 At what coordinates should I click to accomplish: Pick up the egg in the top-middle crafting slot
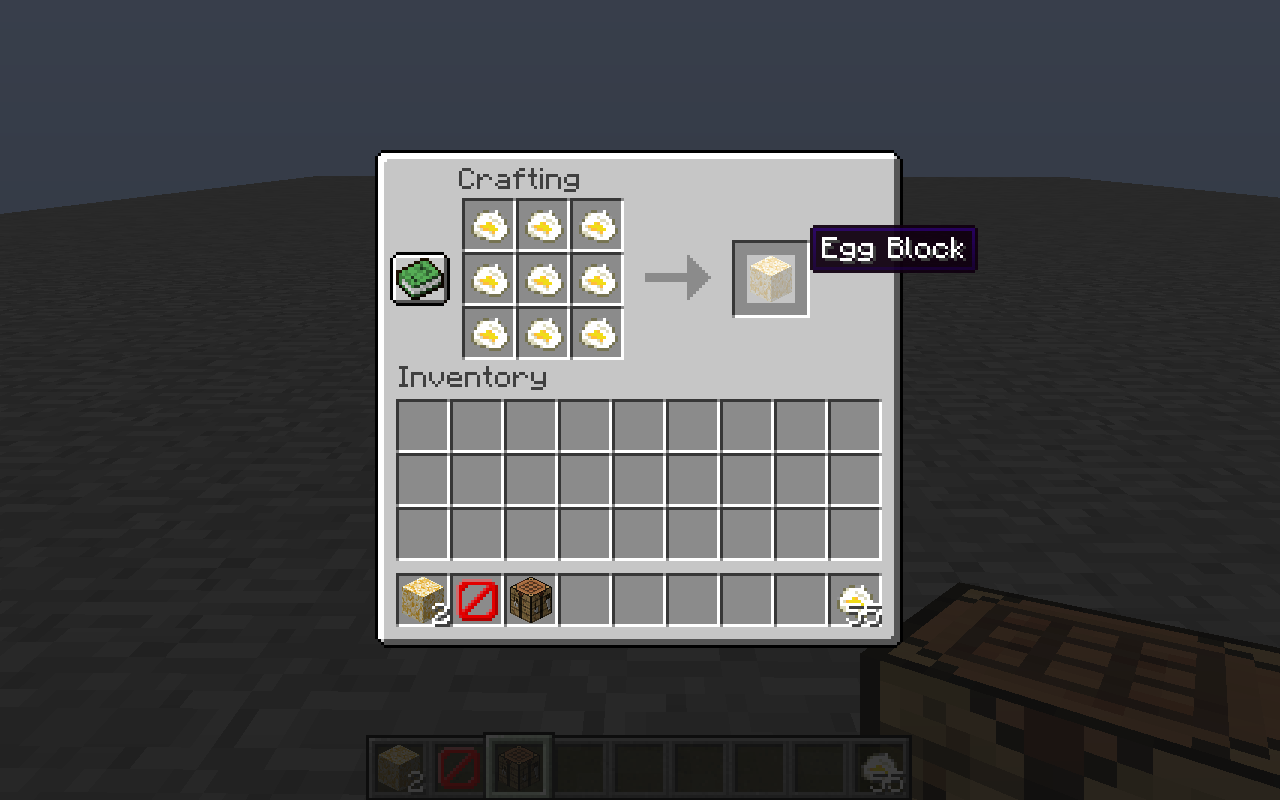[543, 225]
